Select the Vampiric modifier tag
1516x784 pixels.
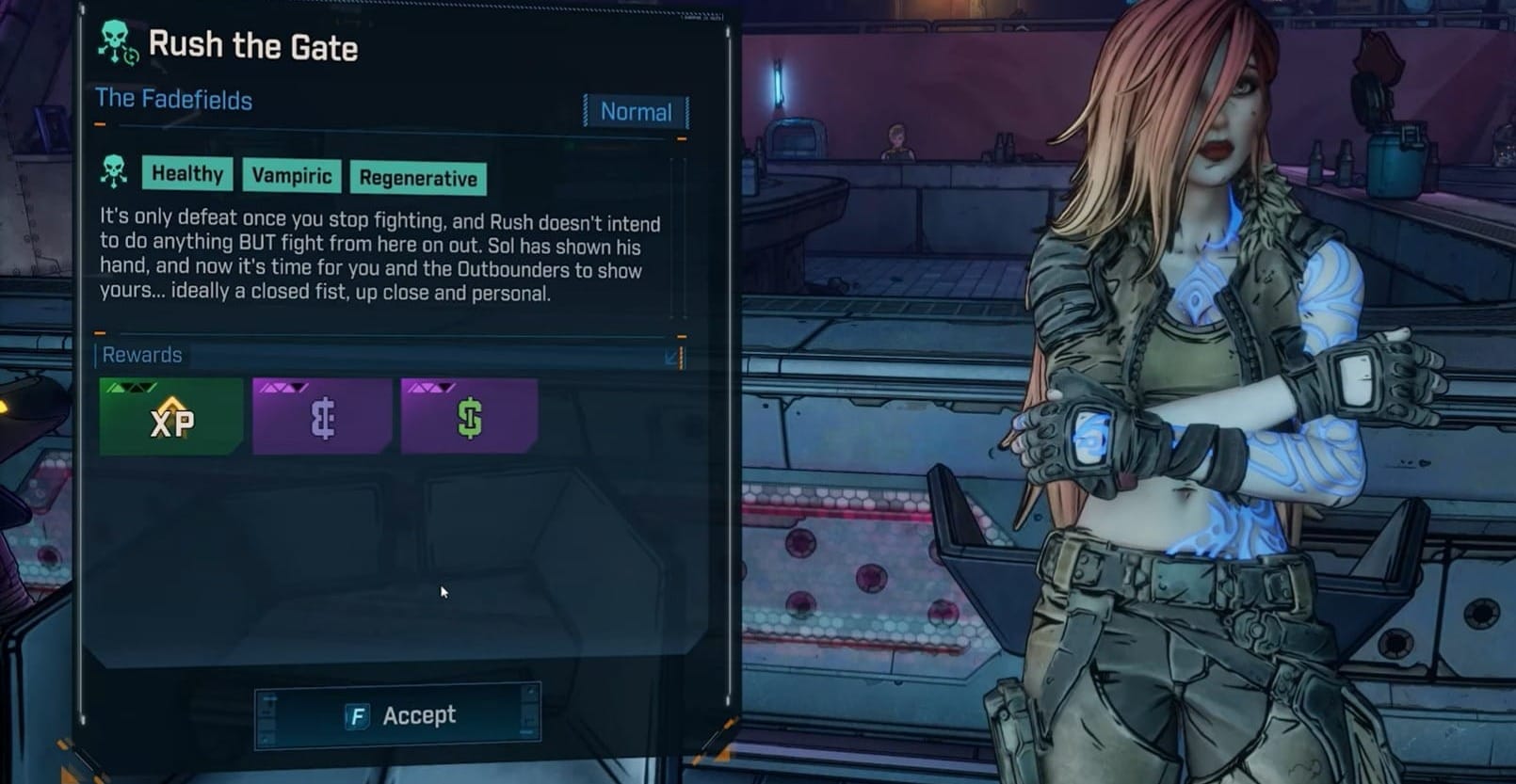point(292,176)
